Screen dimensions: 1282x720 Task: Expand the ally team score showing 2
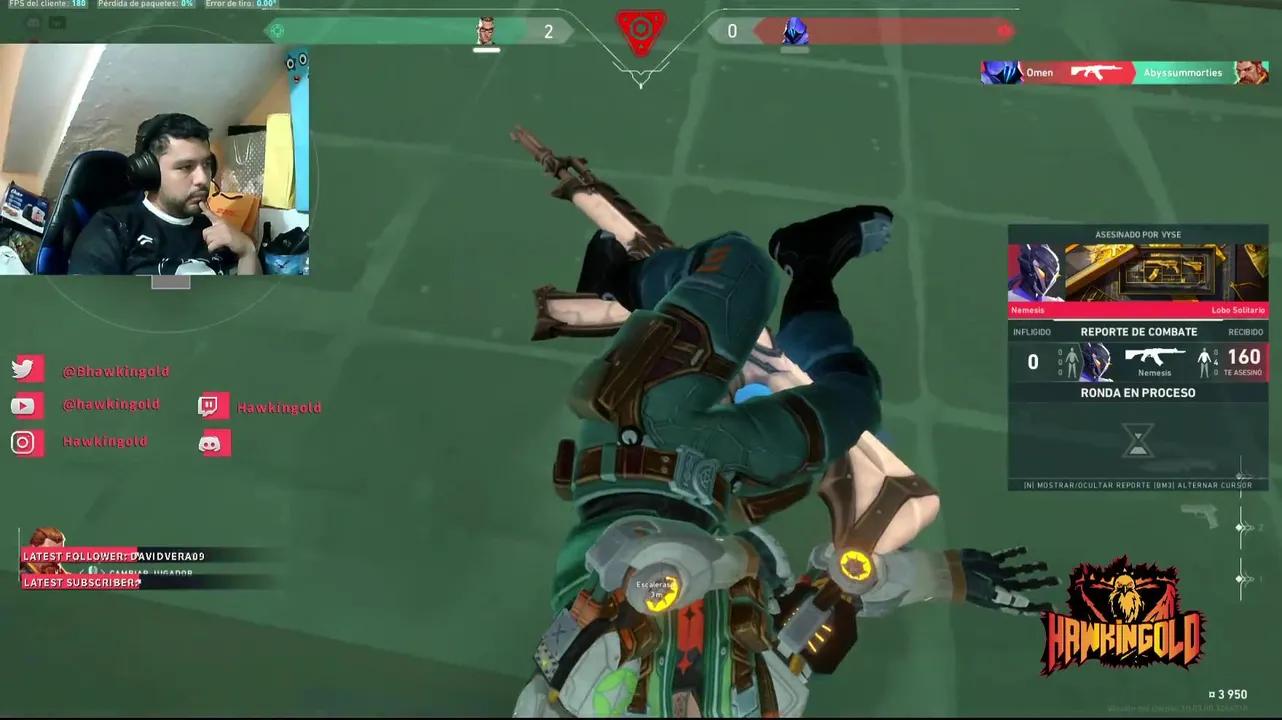click(548, 31)
